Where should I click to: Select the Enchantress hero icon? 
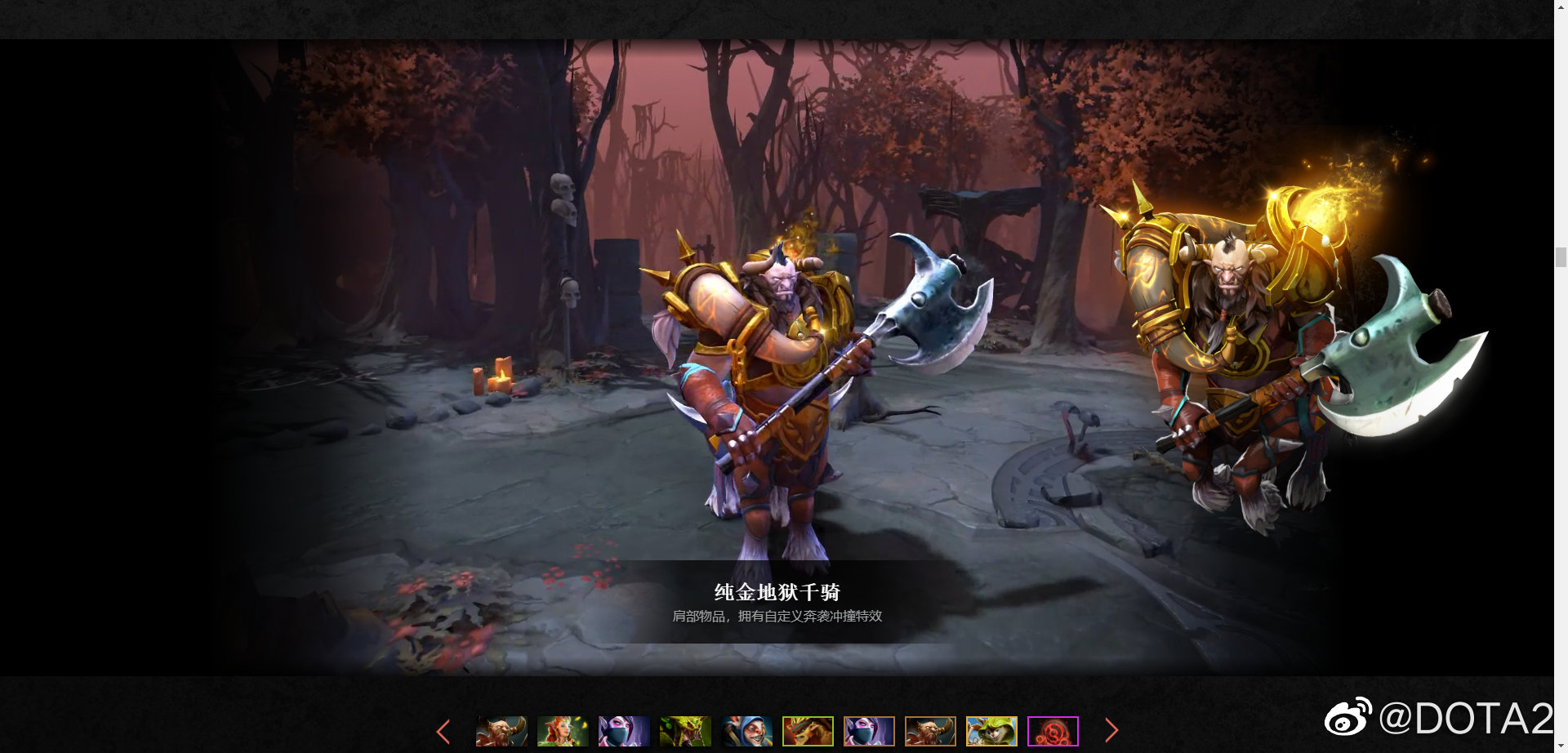pyautogui.click(x=563, y=731)
